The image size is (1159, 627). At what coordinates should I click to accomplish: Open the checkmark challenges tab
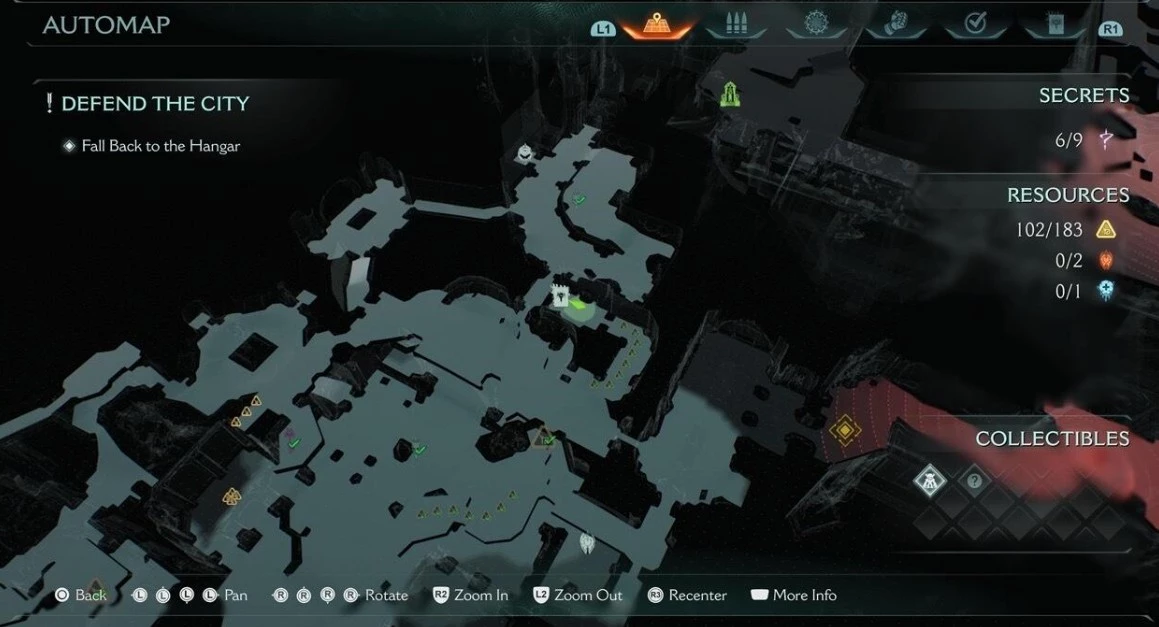(x=976, y=25)
